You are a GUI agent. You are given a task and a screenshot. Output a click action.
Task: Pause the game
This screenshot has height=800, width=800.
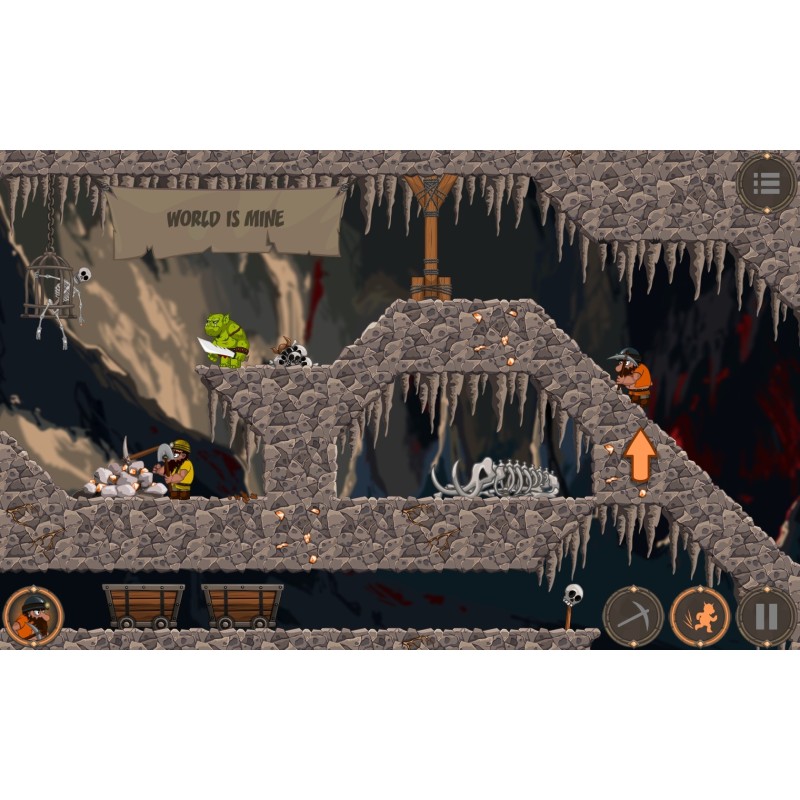point(766,616)
